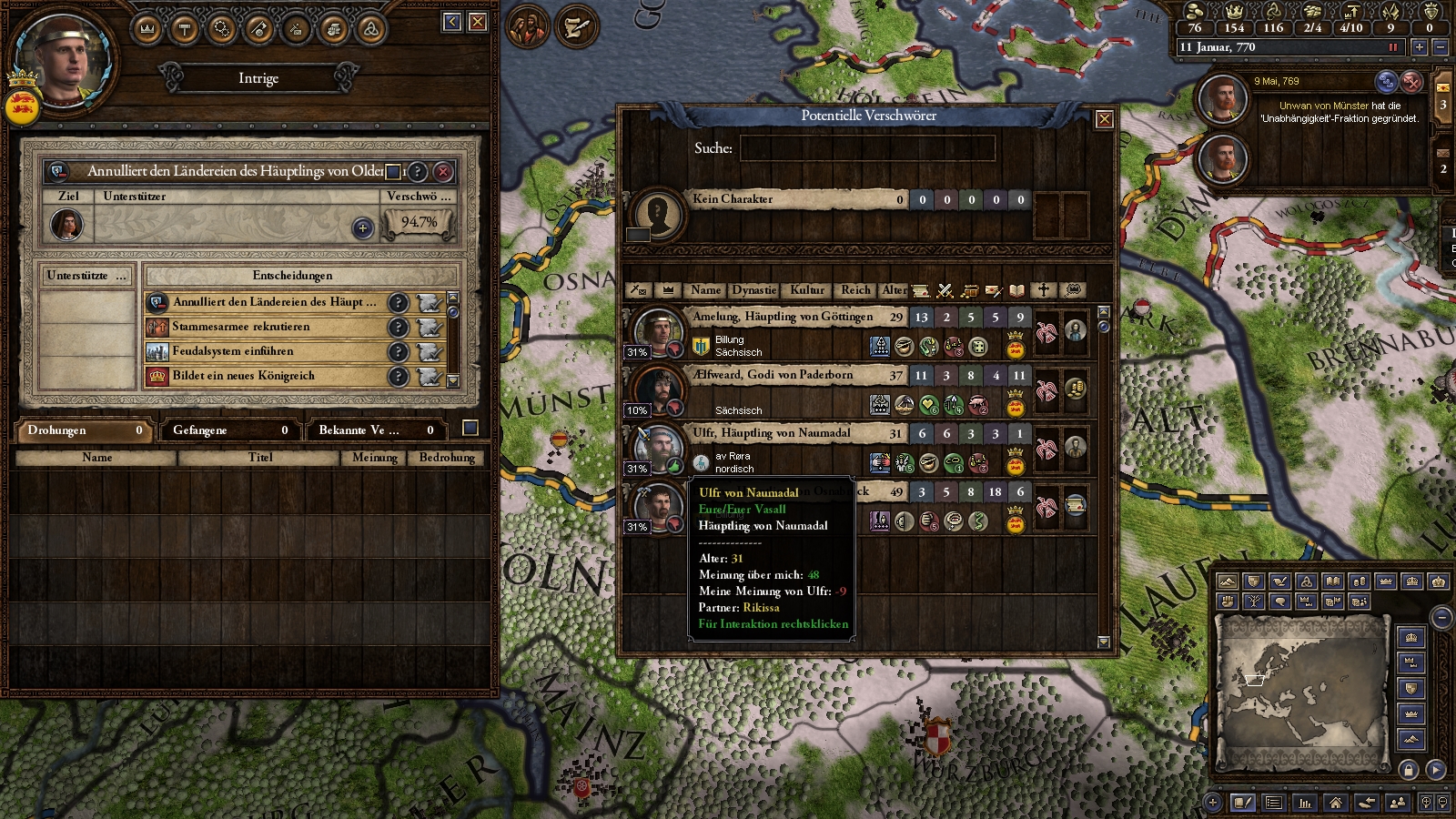Sort conspirator list by Dynastie
This screenshot has width=1456, height=819.
[x=754, y=290]
